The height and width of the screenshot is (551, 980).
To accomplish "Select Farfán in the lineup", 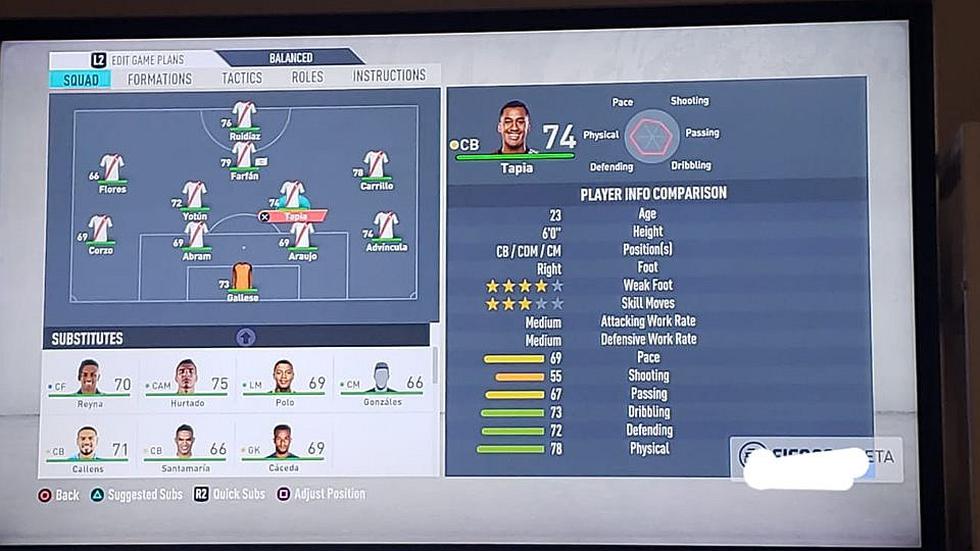I will [243, 157].
